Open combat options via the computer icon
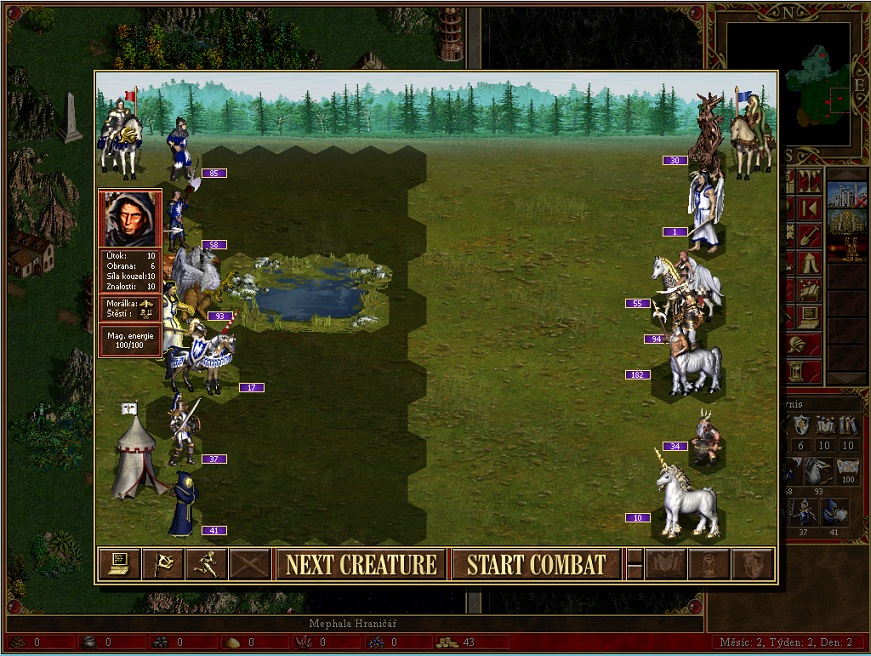The image size is (871, 656). (x=118, y=564)
